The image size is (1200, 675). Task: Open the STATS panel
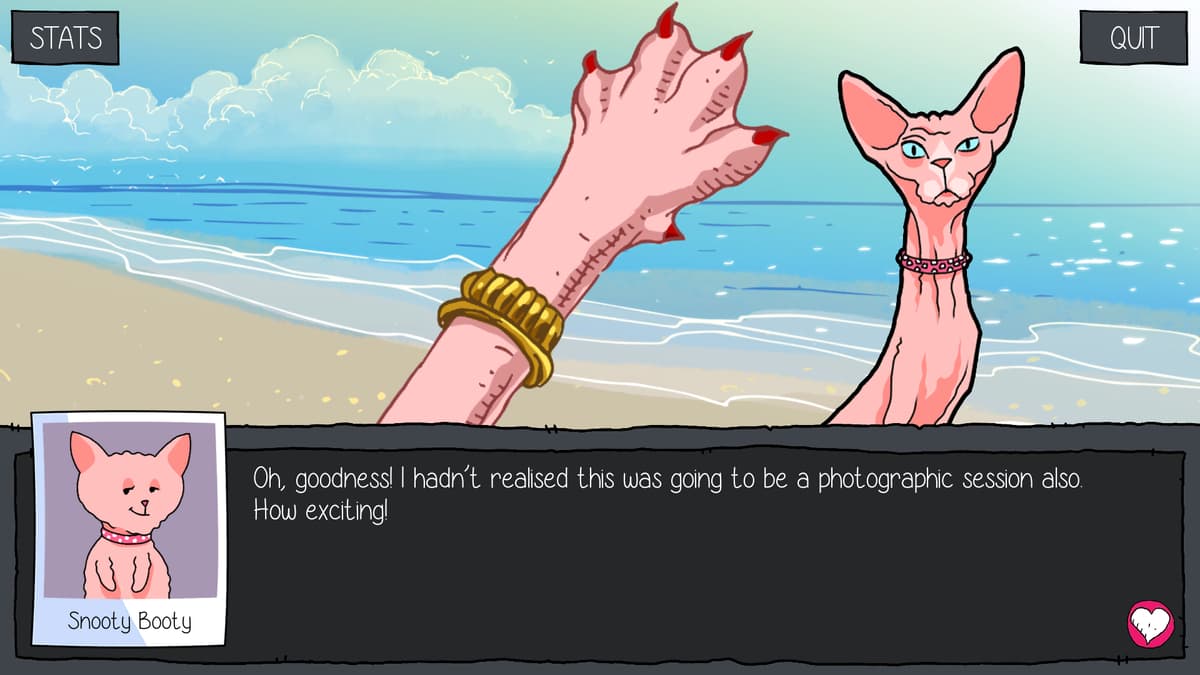pos(65,38)
